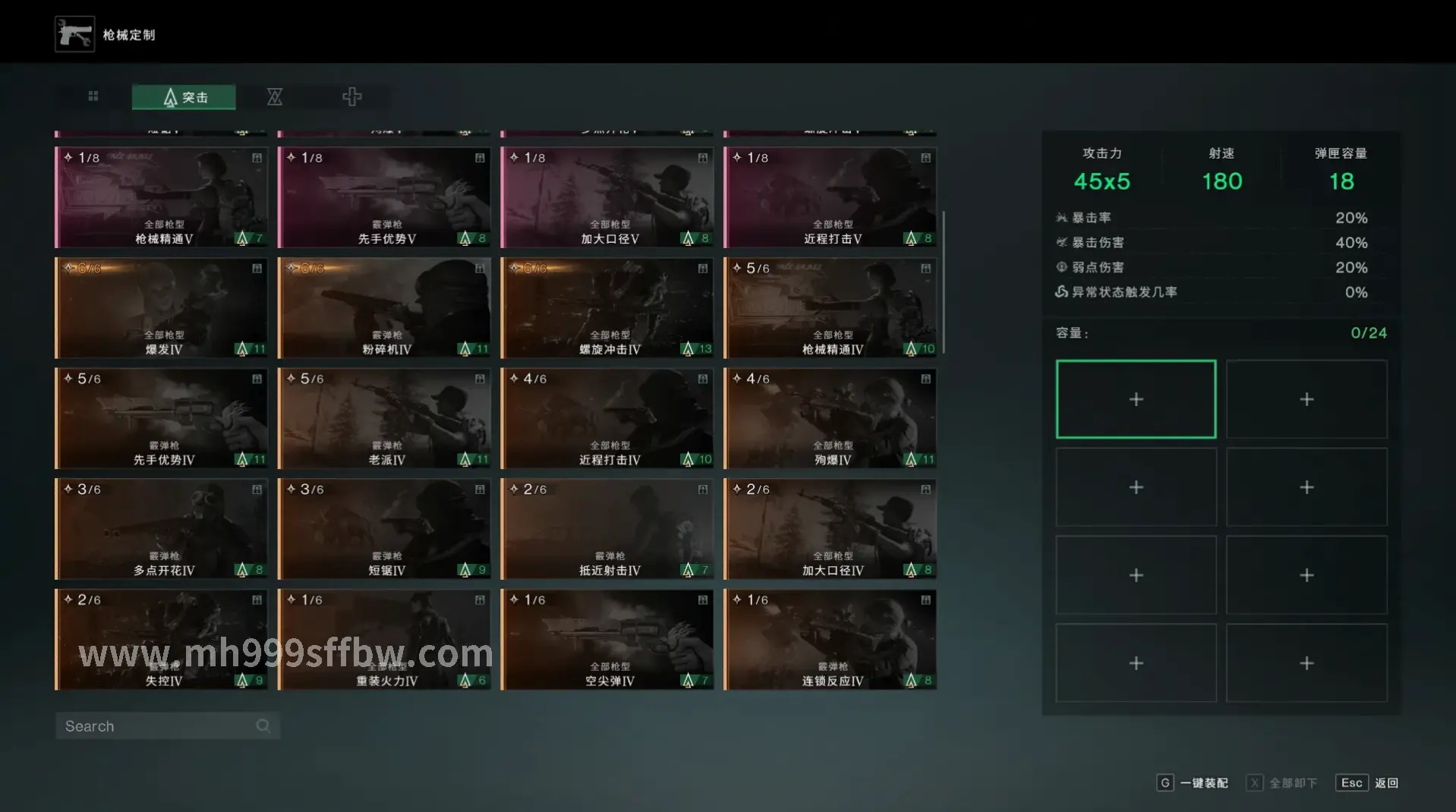Image resolution: width=1456 pixels, height=812 pixels.
Task: Choose the 殉爆IV mod card
Action: tap(830, 419)
